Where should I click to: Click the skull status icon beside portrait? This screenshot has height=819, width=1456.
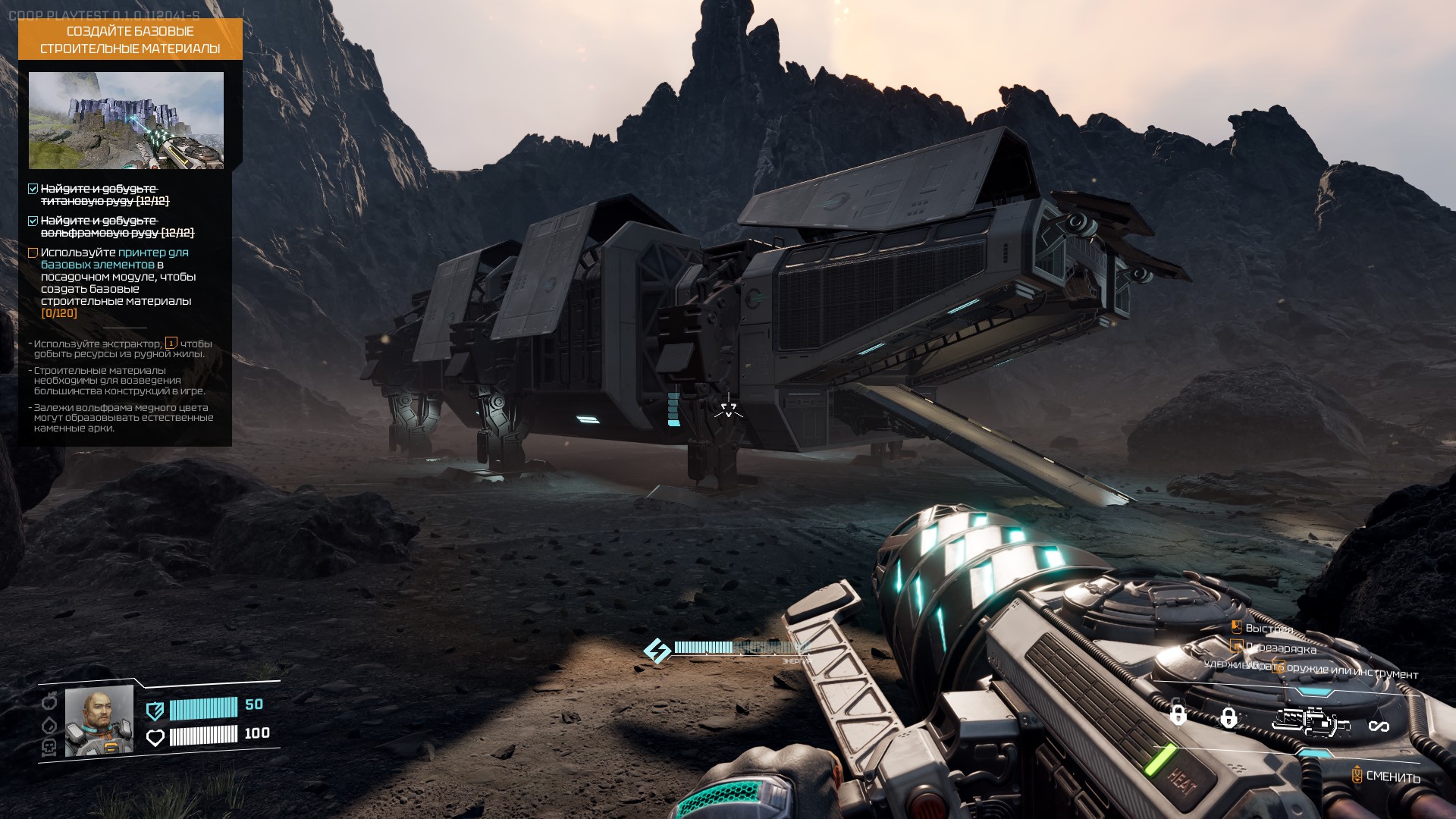48,748
